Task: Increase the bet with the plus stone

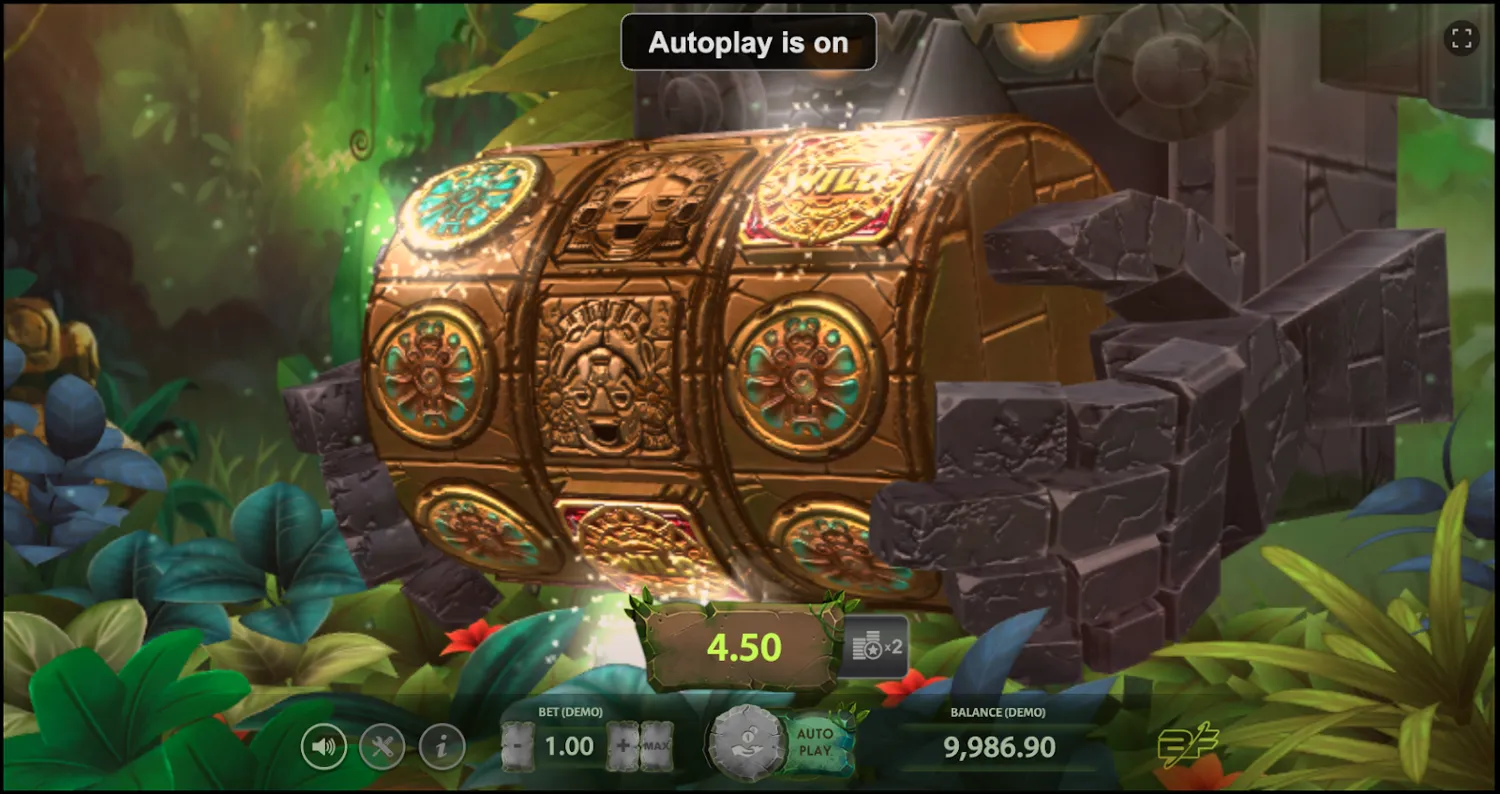Action: coord(622,745)
